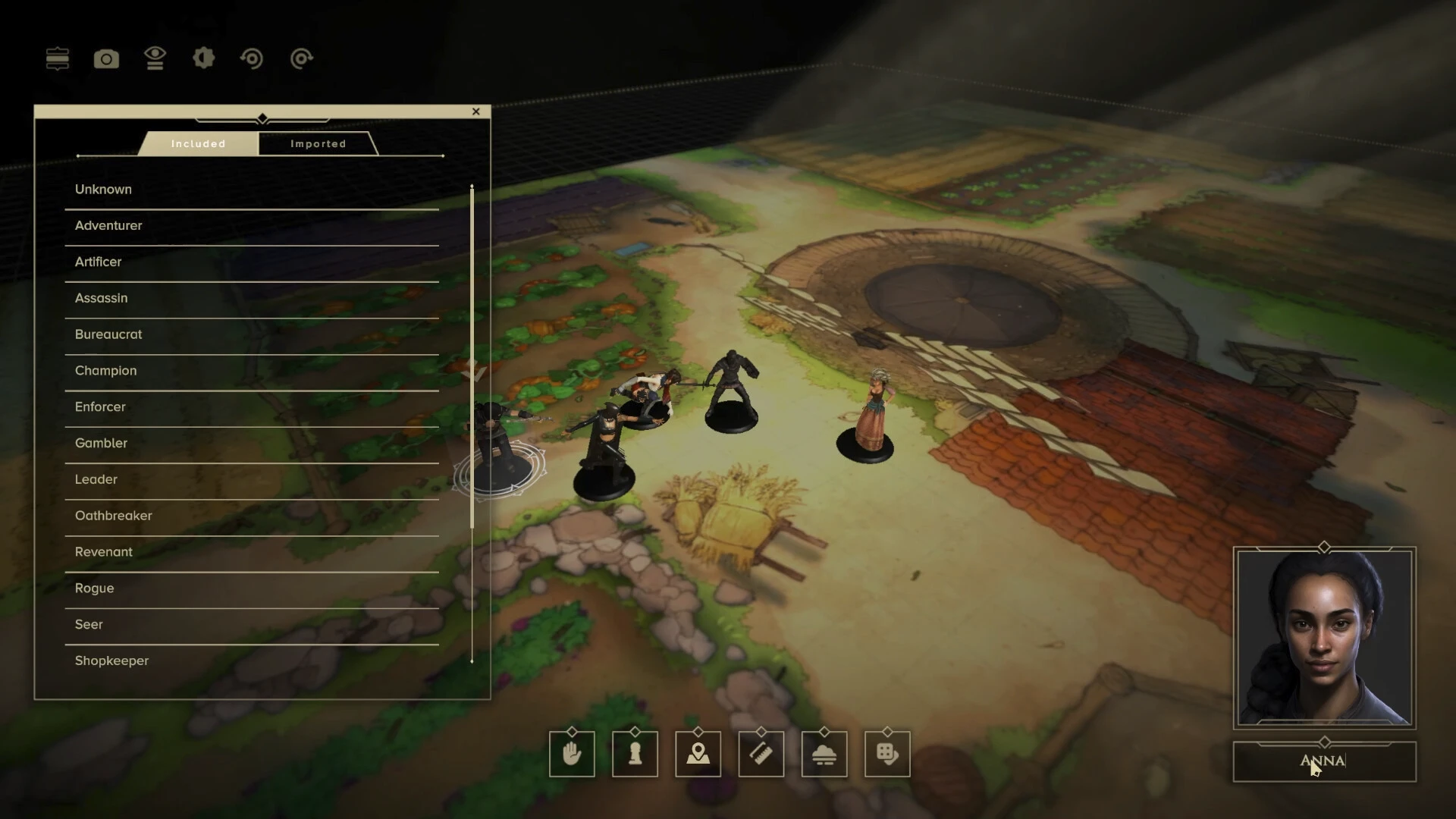The height and width of the screenshot is (819, 1456).
Task: Select Shopkeeper from the class list
Action: click(111, 661)
